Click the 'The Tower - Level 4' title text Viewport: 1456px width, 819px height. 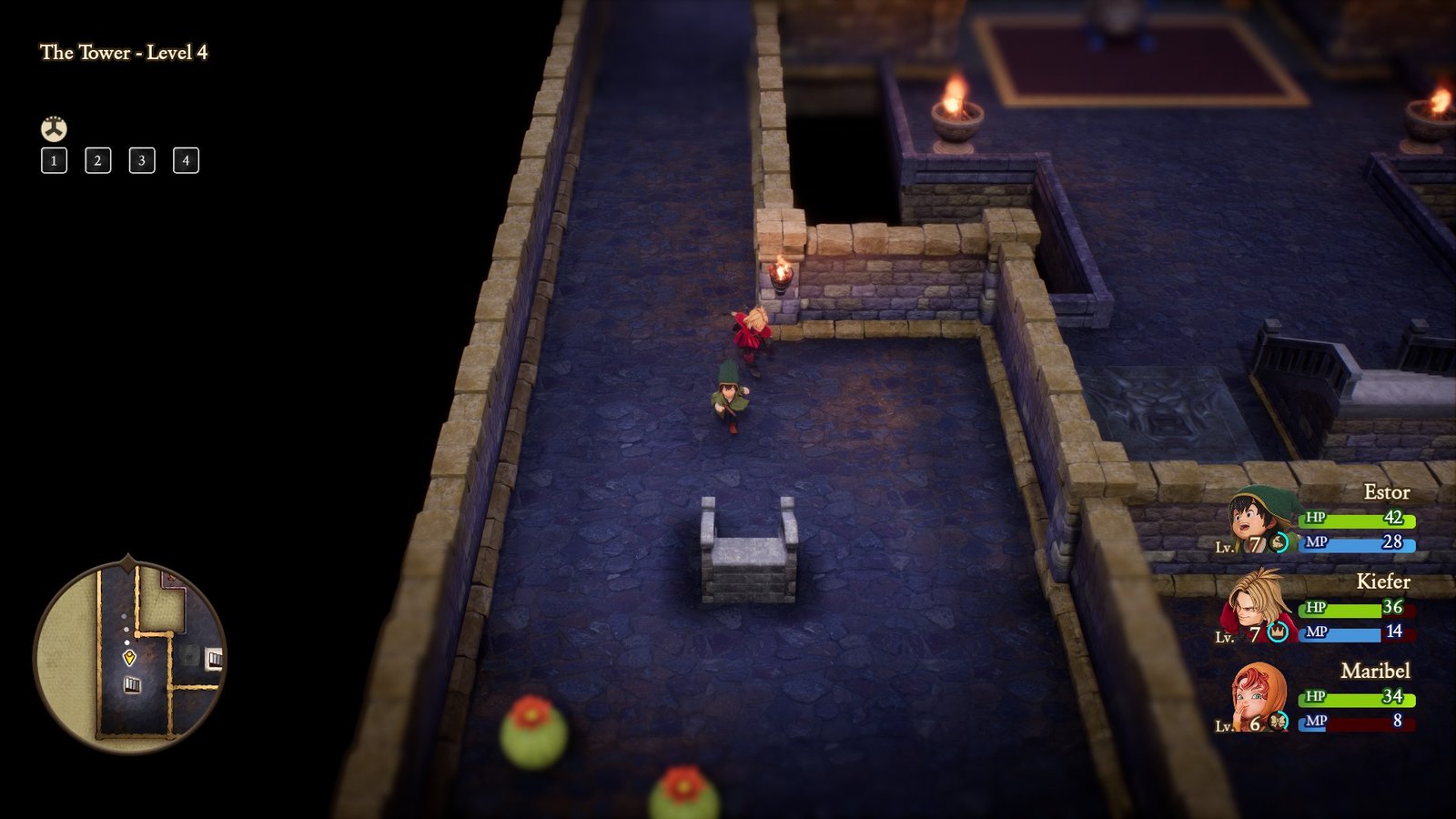coord(124,53)
